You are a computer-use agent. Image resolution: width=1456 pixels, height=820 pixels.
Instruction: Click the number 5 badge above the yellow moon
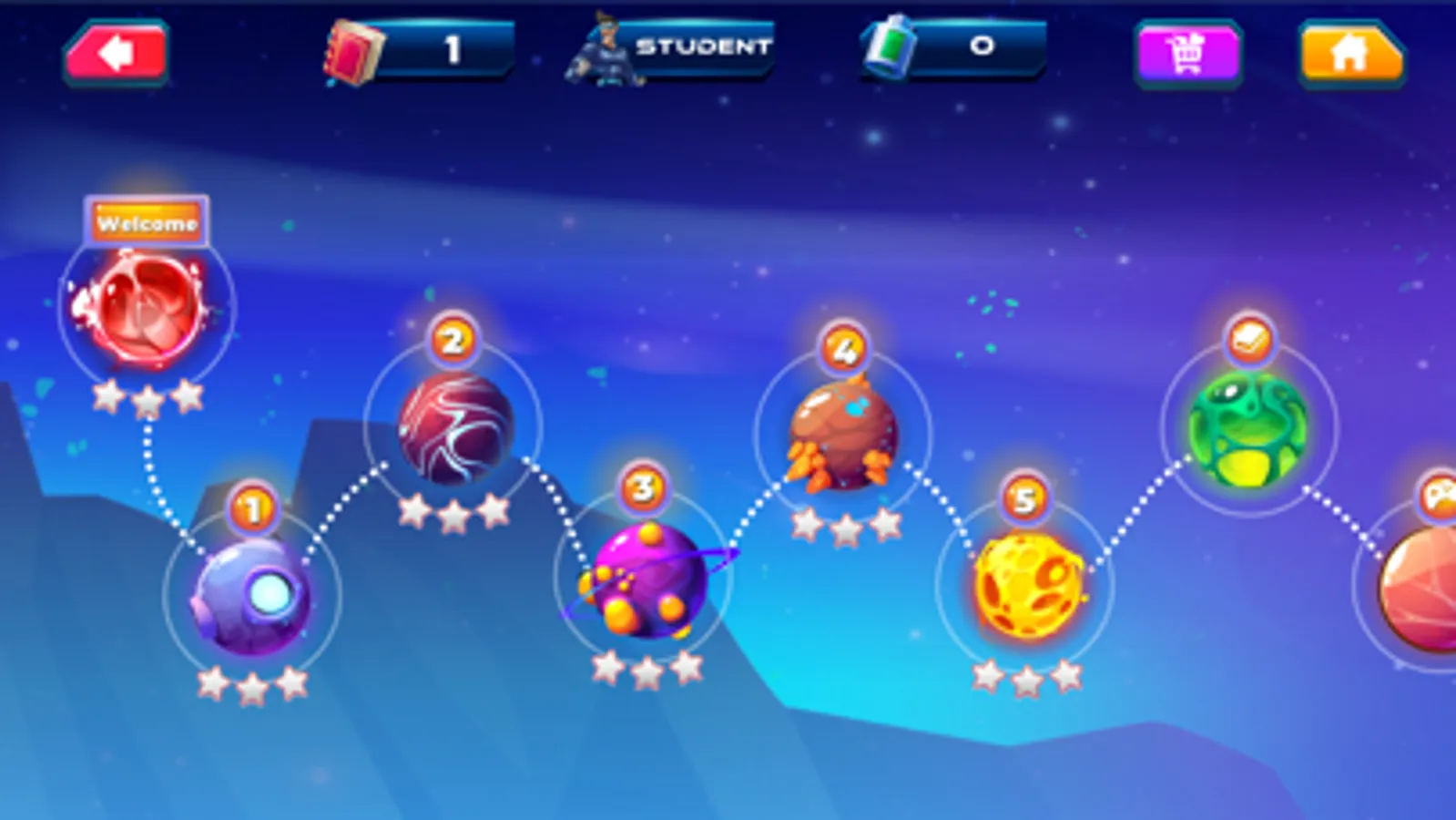(x=1027, y=497)
